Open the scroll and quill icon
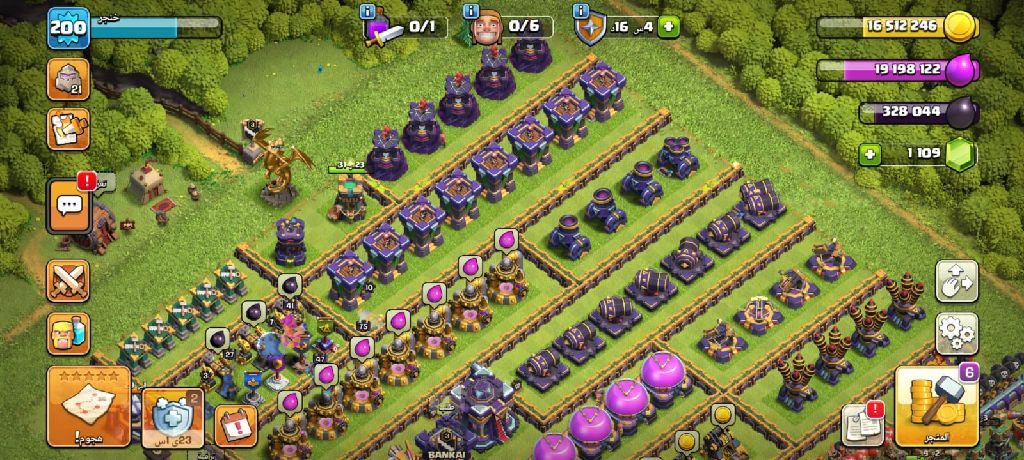This screenshot has width=1024, height=460. 68,129
